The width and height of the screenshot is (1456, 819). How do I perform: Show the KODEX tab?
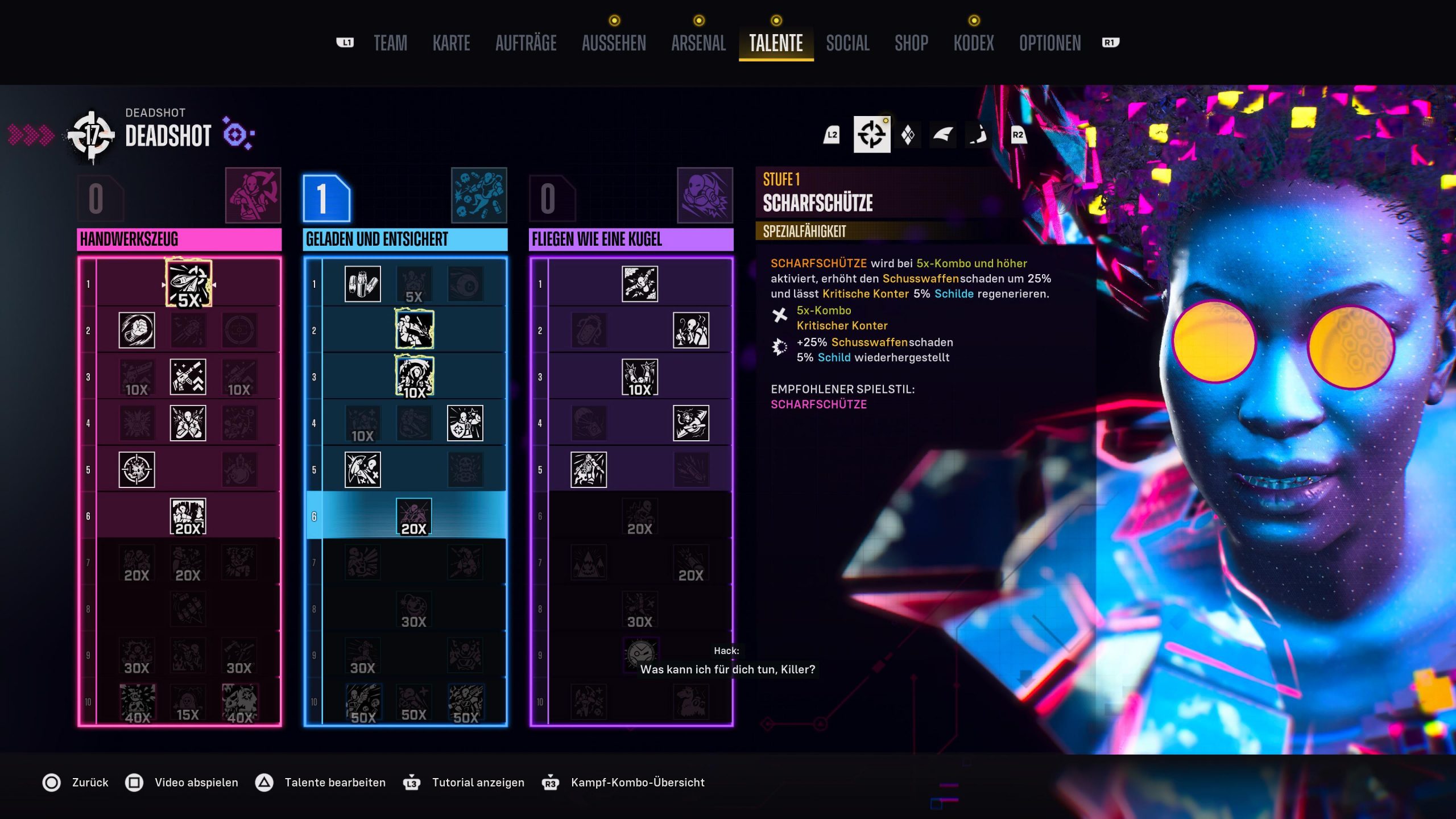pos(974,43)
